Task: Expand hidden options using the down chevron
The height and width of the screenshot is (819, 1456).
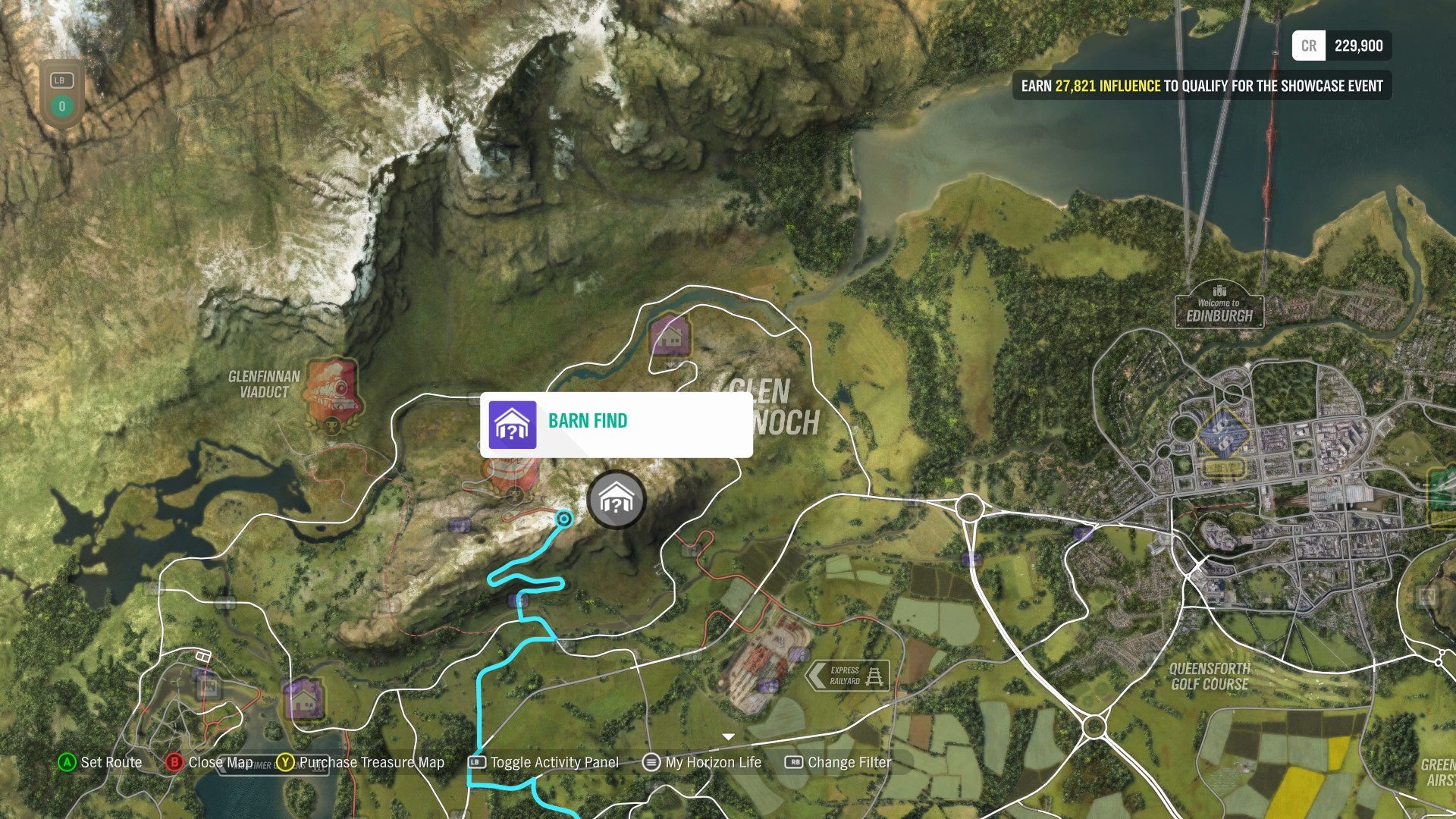Action: click(728, 736)
